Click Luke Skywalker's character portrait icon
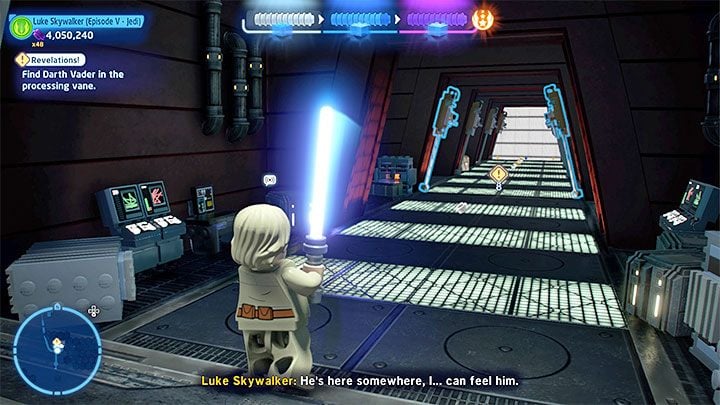This screenshot has height=405, width=720. 20,29
